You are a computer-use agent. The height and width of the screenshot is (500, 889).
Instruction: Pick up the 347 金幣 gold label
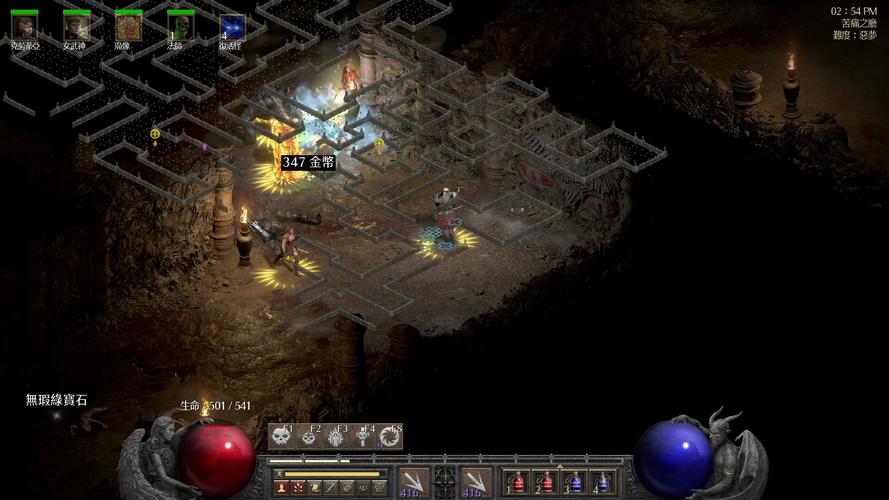tap(307, 162)
